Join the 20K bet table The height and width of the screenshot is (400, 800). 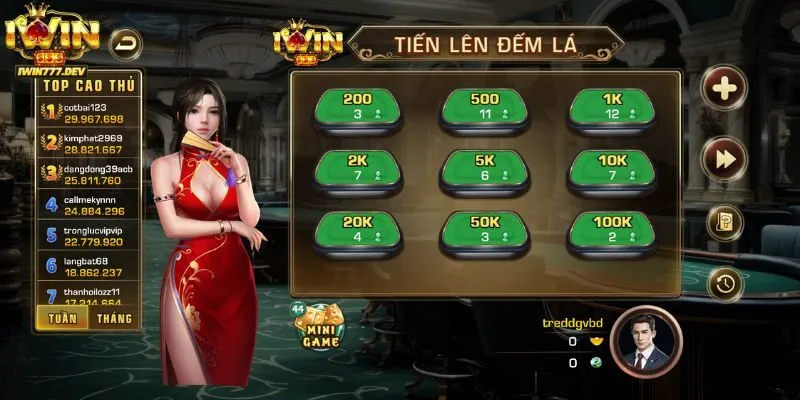click(357, 230)
